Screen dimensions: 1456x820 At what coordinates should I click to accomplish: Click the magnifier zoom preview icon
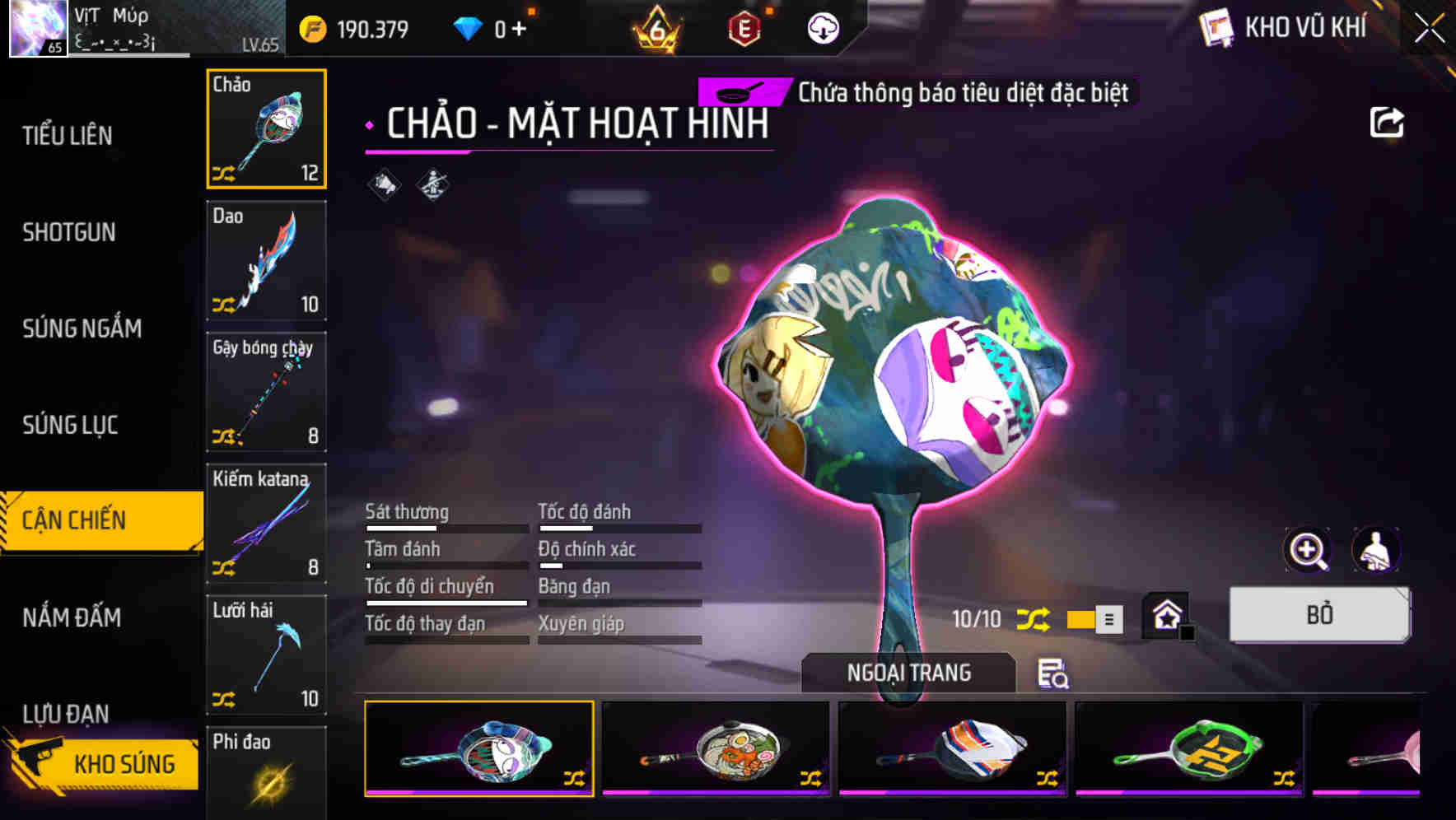coord(1308,550)
